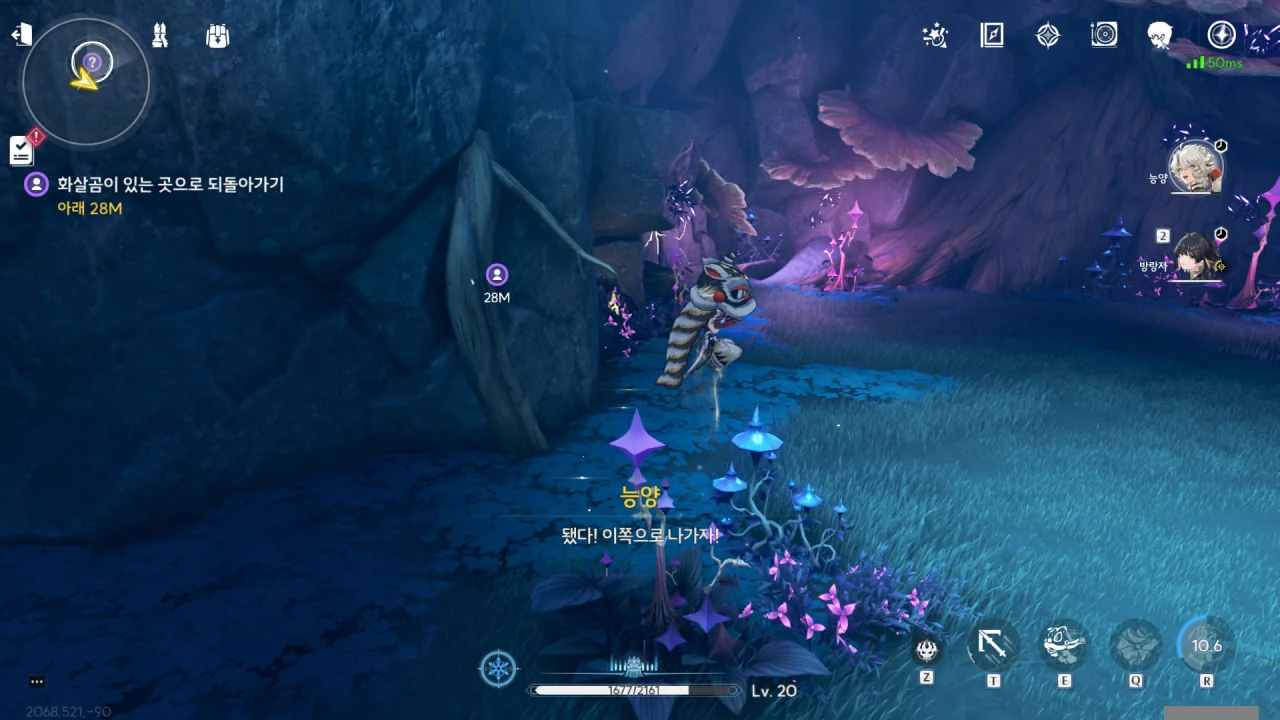This screenshot has width=1280, height=720.
Task: Open the circular minimap
Action: tap(86, 82)
